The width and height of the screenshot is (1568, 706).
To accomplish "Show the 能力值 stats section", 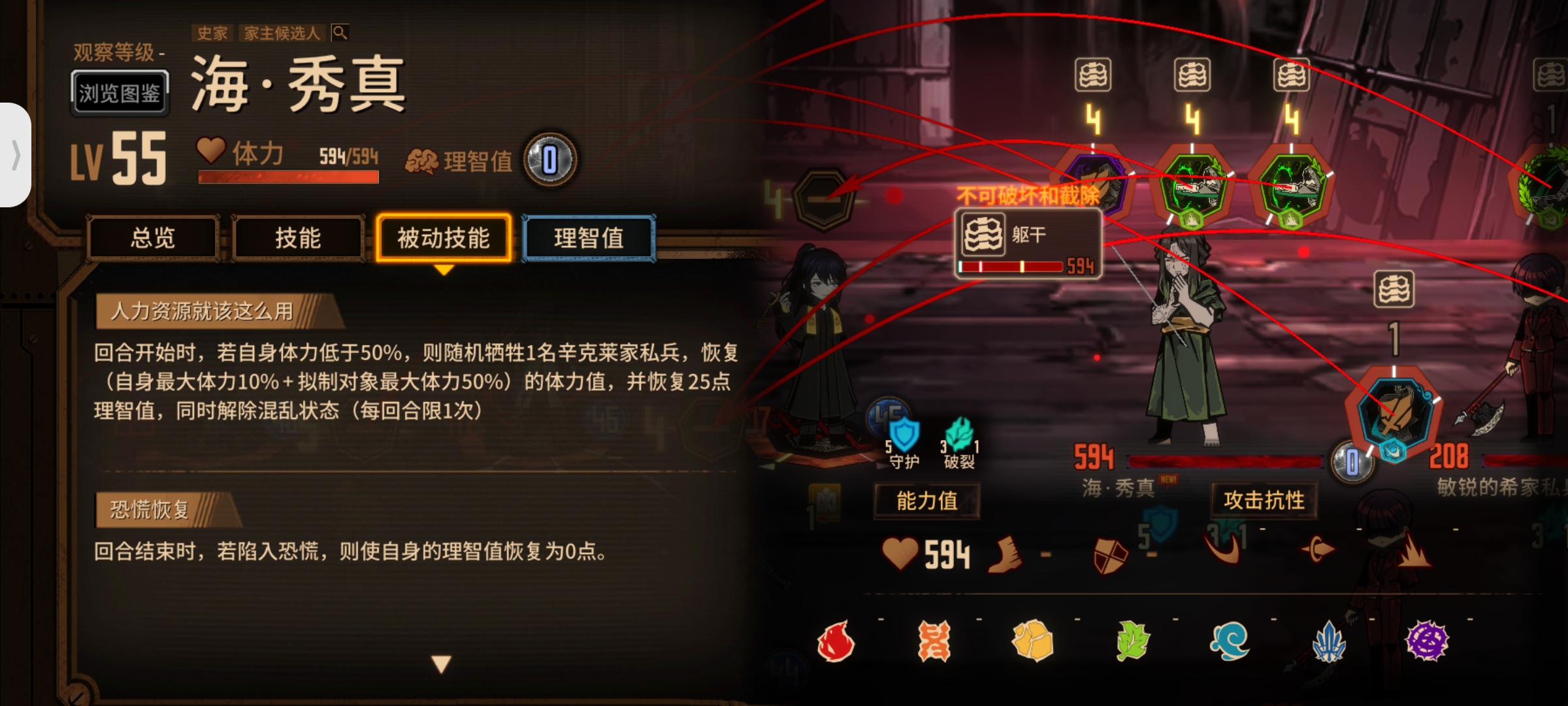I will (926, 501).
